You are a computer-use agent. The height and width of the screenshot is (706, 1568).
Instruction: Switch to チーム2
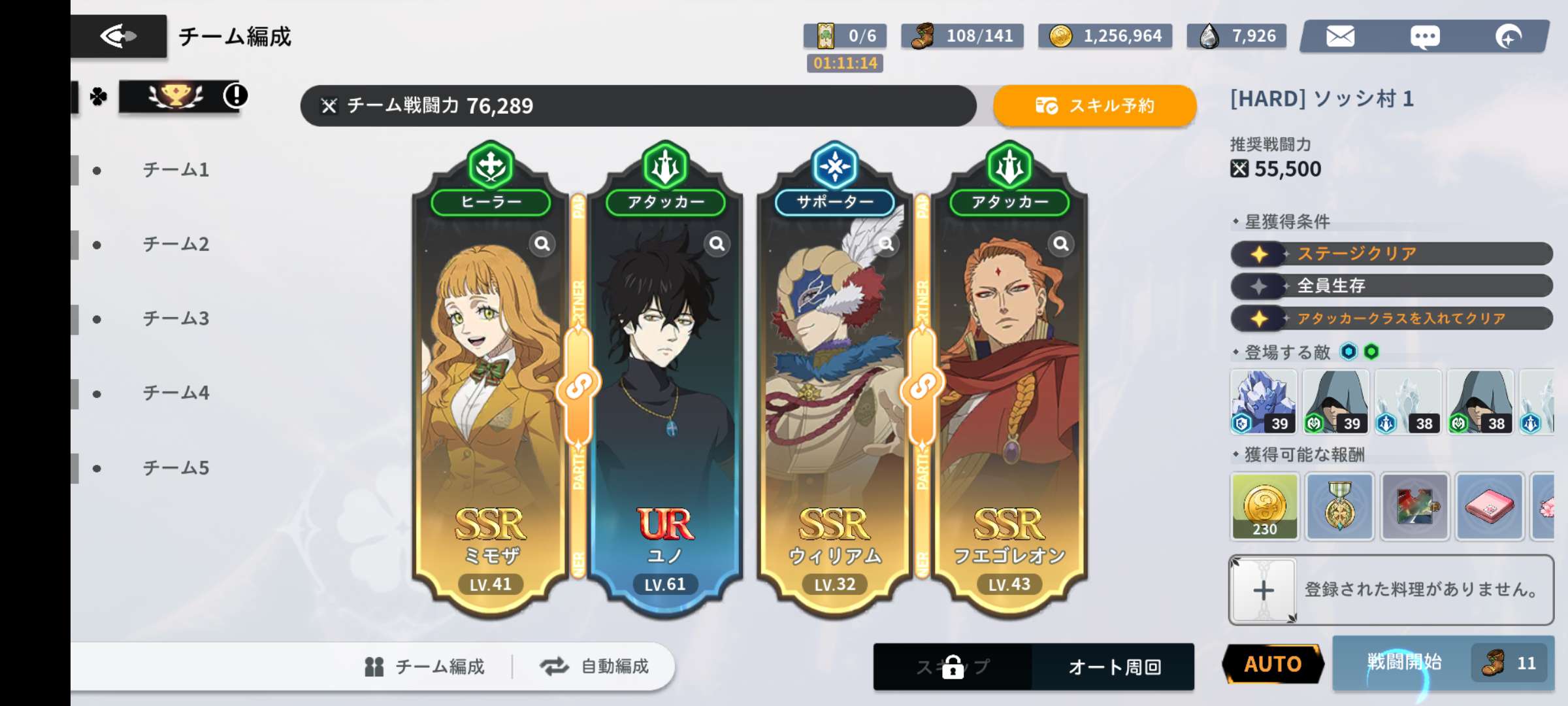175,244
